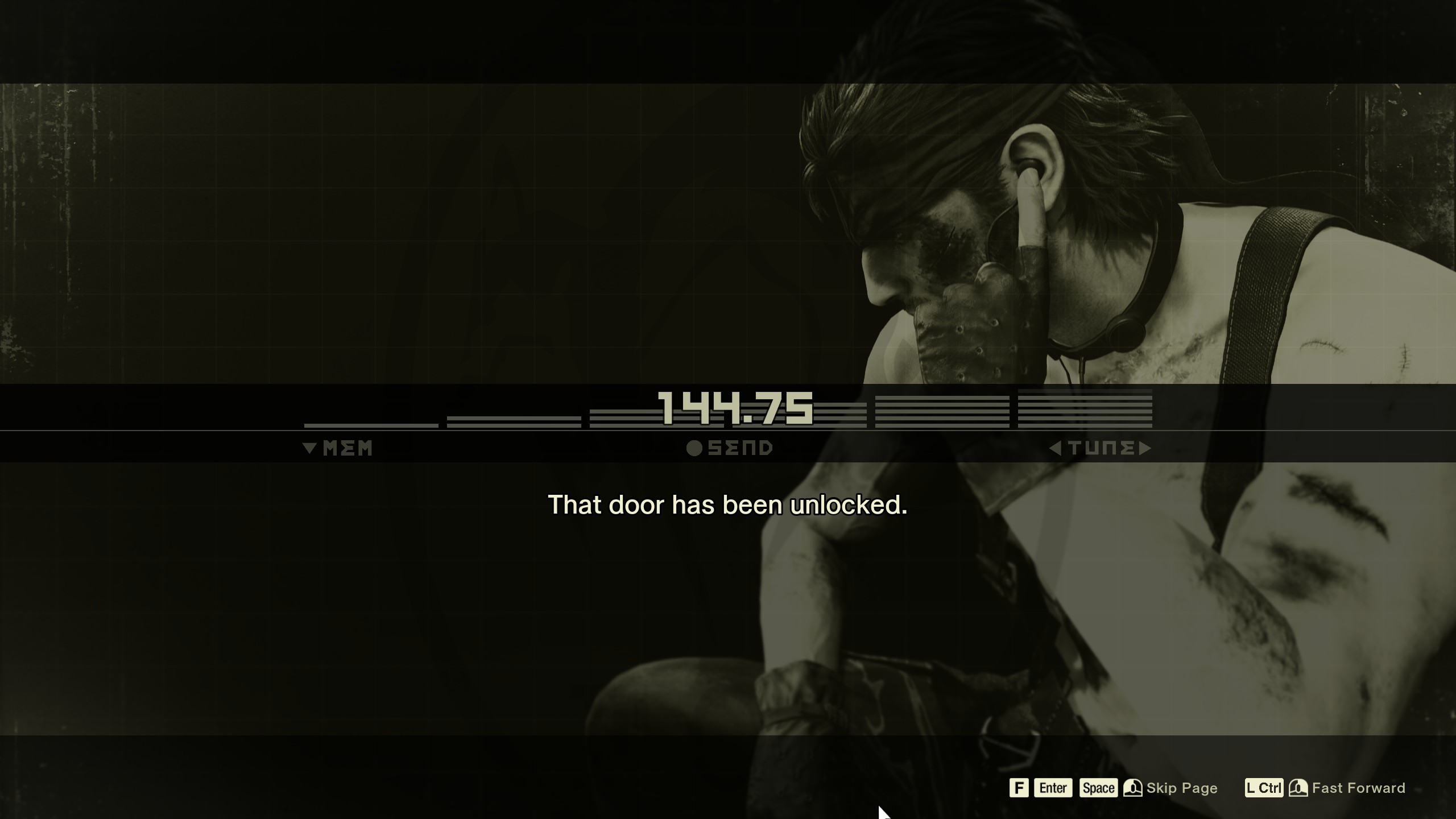Image resolution: width=1456 pixels, height=819 pixels.
Task: Select the Space key prompt icon
Action: (1098, 788)
